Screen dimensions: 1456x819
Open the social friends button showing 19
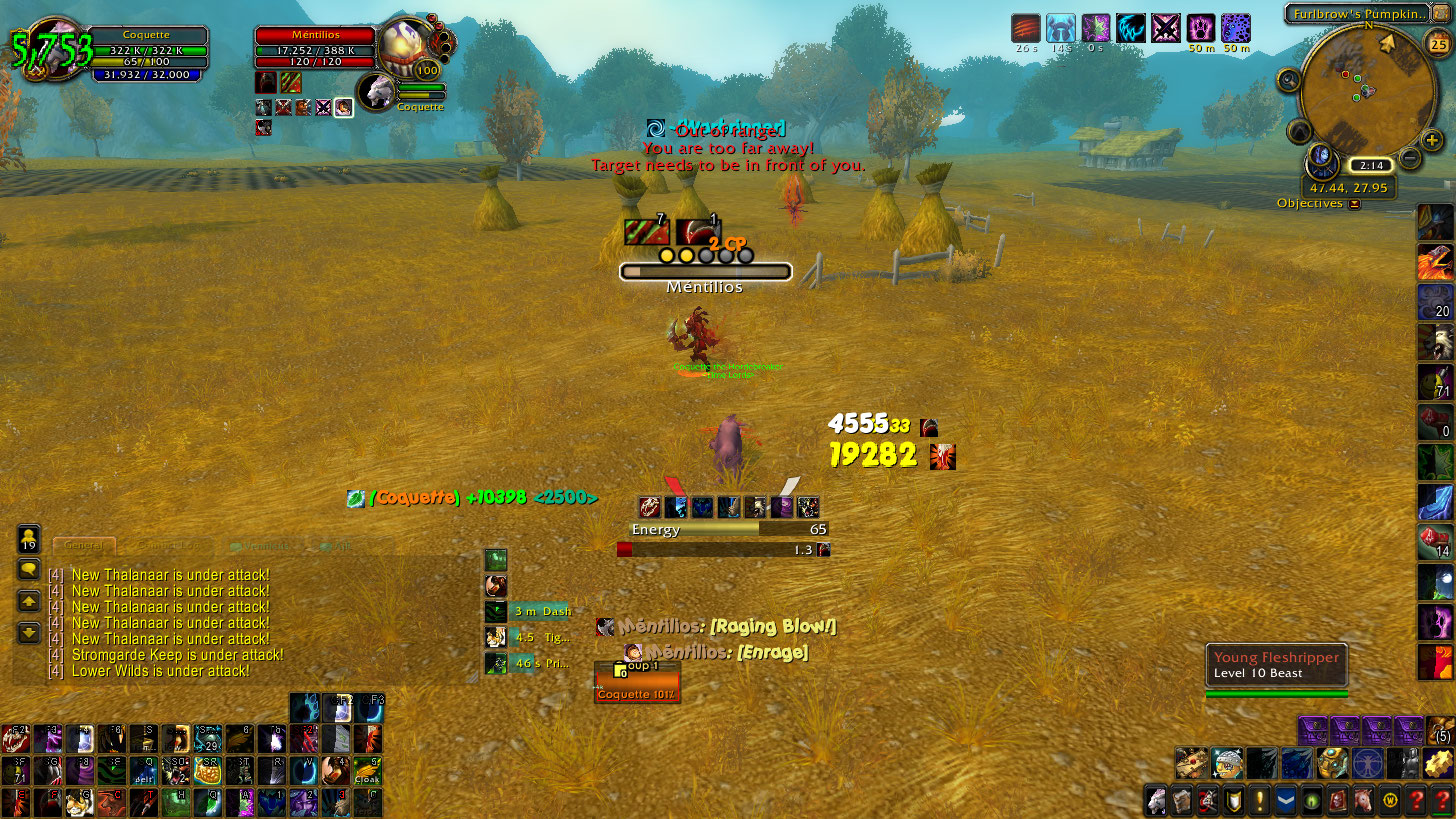pos(29,538)
